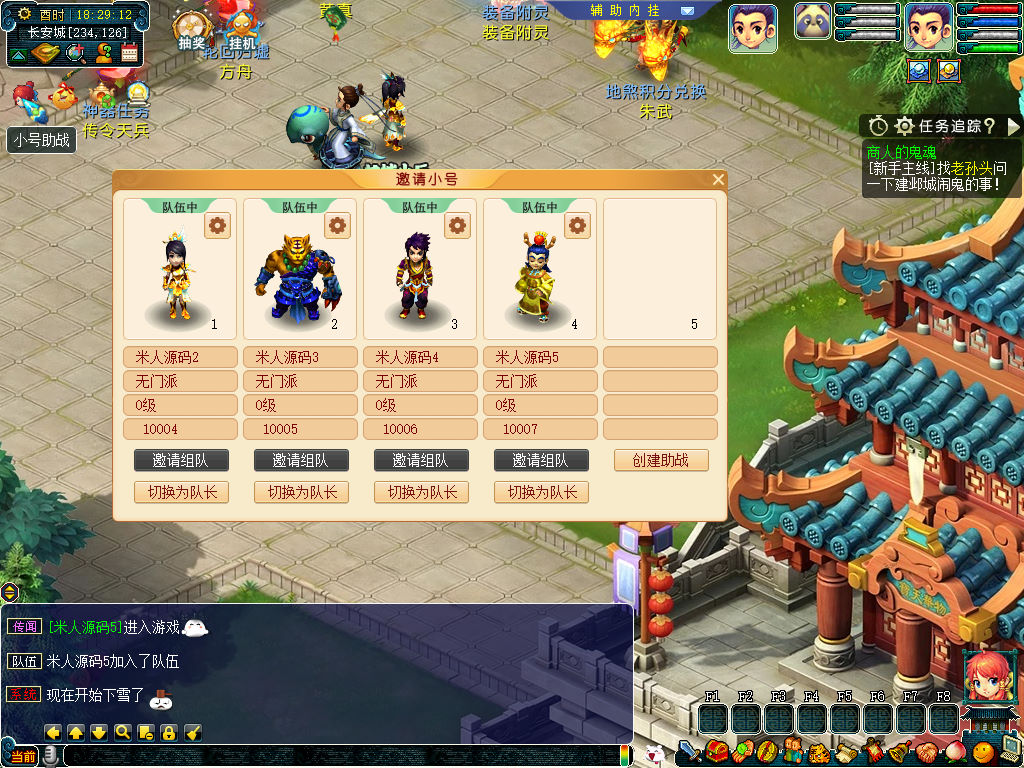Open gear settings for 米人源码4
1024x768 pixels.
click(458, 225)
